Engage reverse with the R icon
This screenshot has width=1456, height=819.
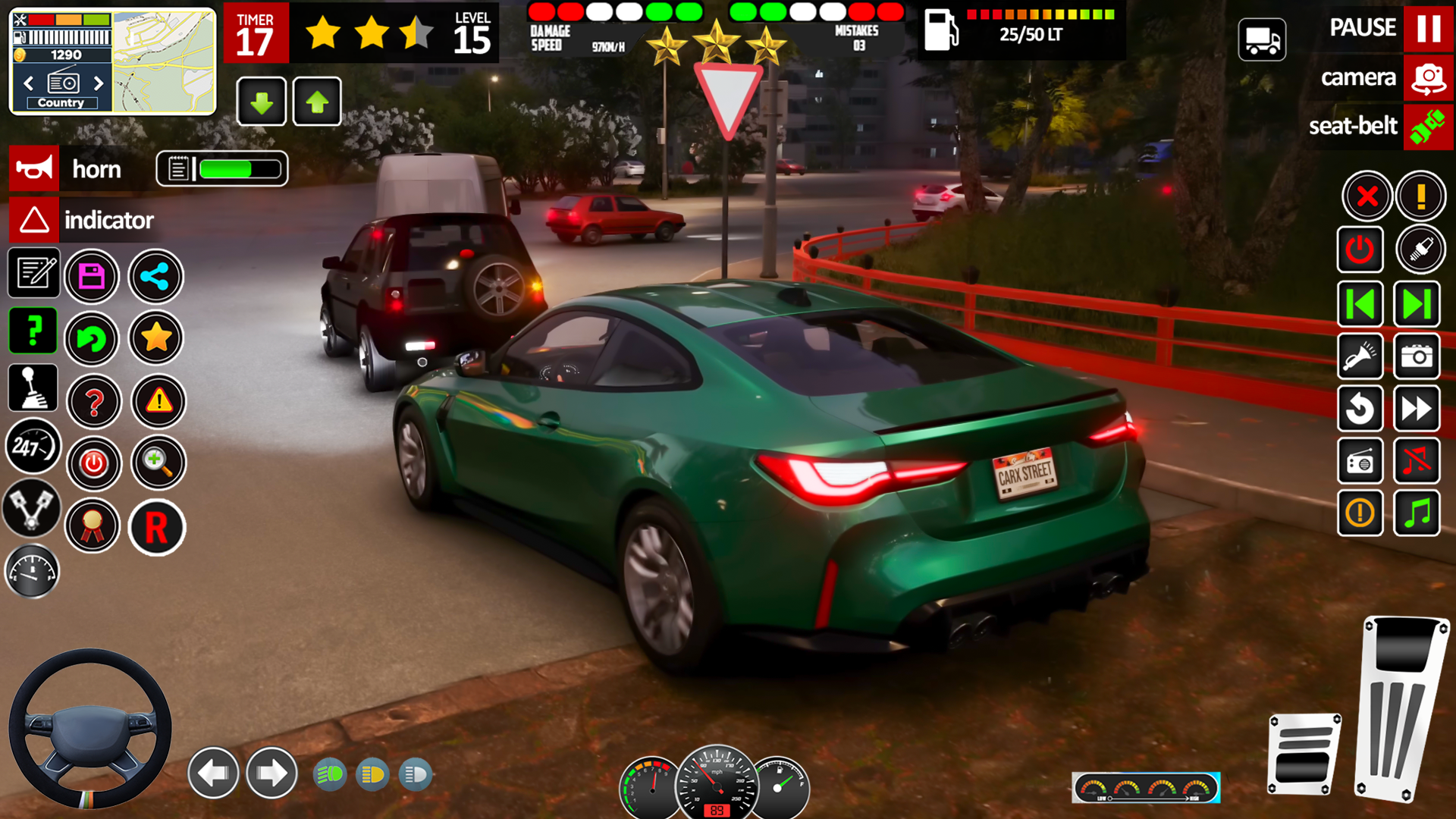coord(157,526)
